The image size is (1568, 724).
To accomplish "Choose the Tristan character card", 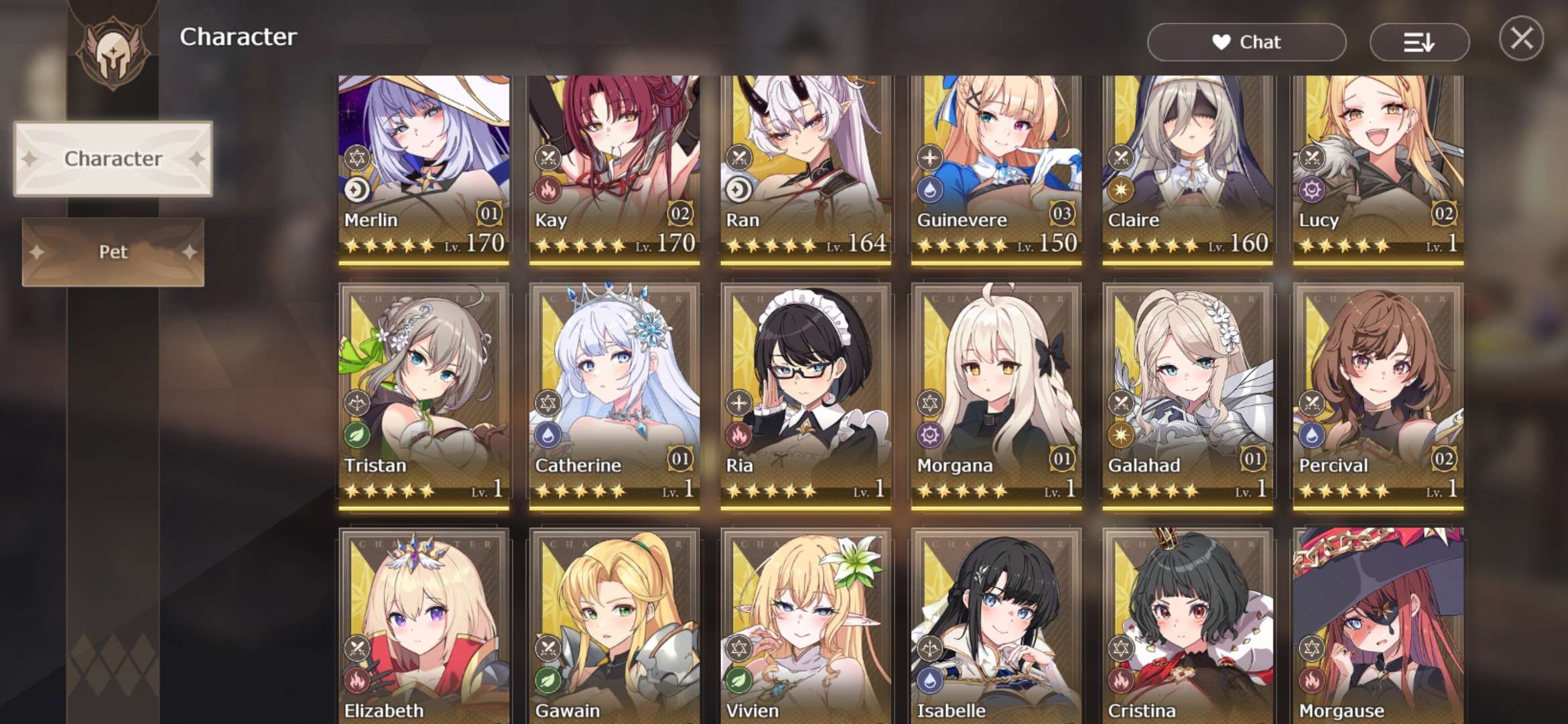I will click(423, 396).
